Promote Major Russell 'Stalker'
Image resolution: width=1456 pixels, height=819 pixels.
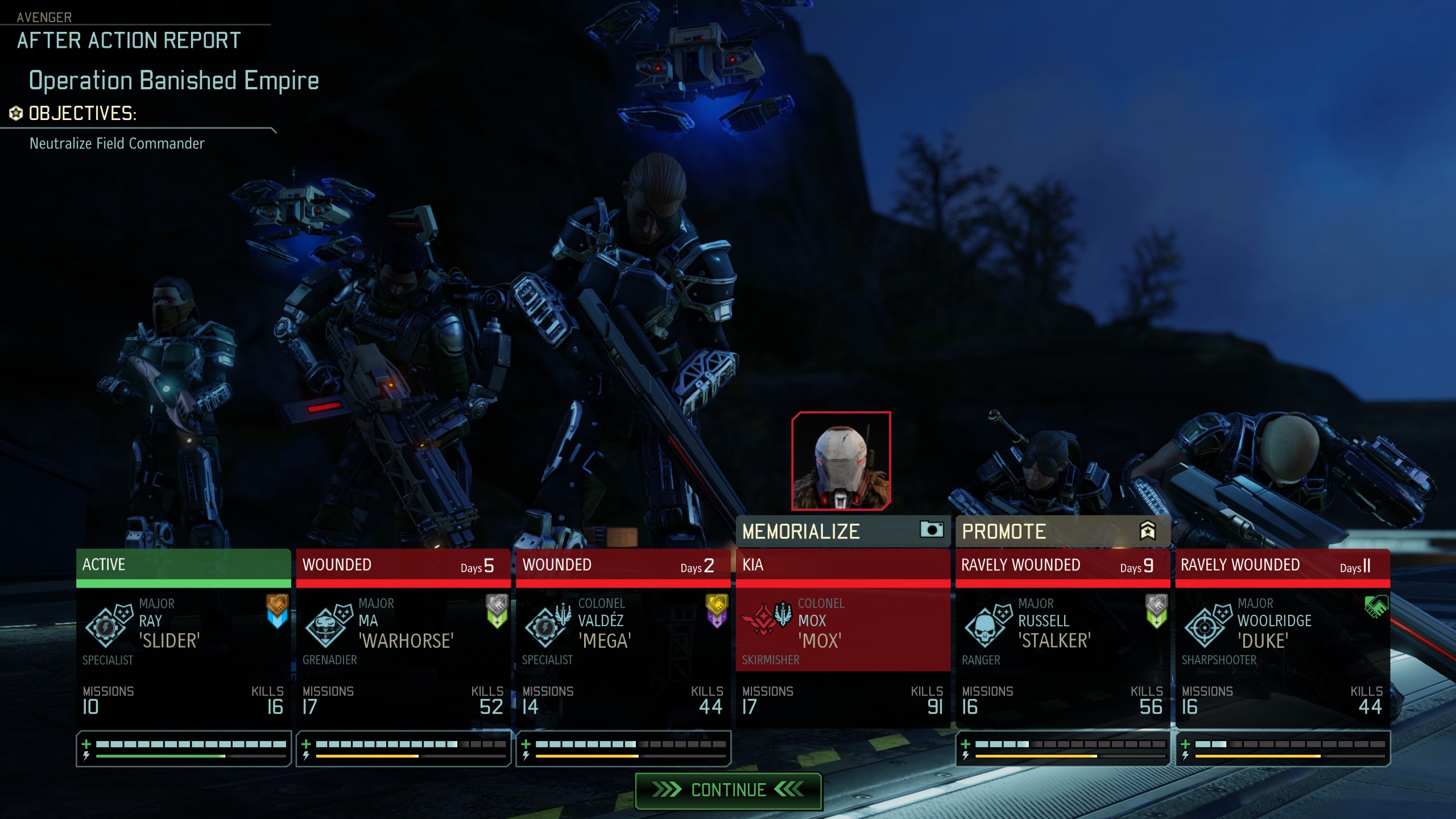coord(1062,531)
